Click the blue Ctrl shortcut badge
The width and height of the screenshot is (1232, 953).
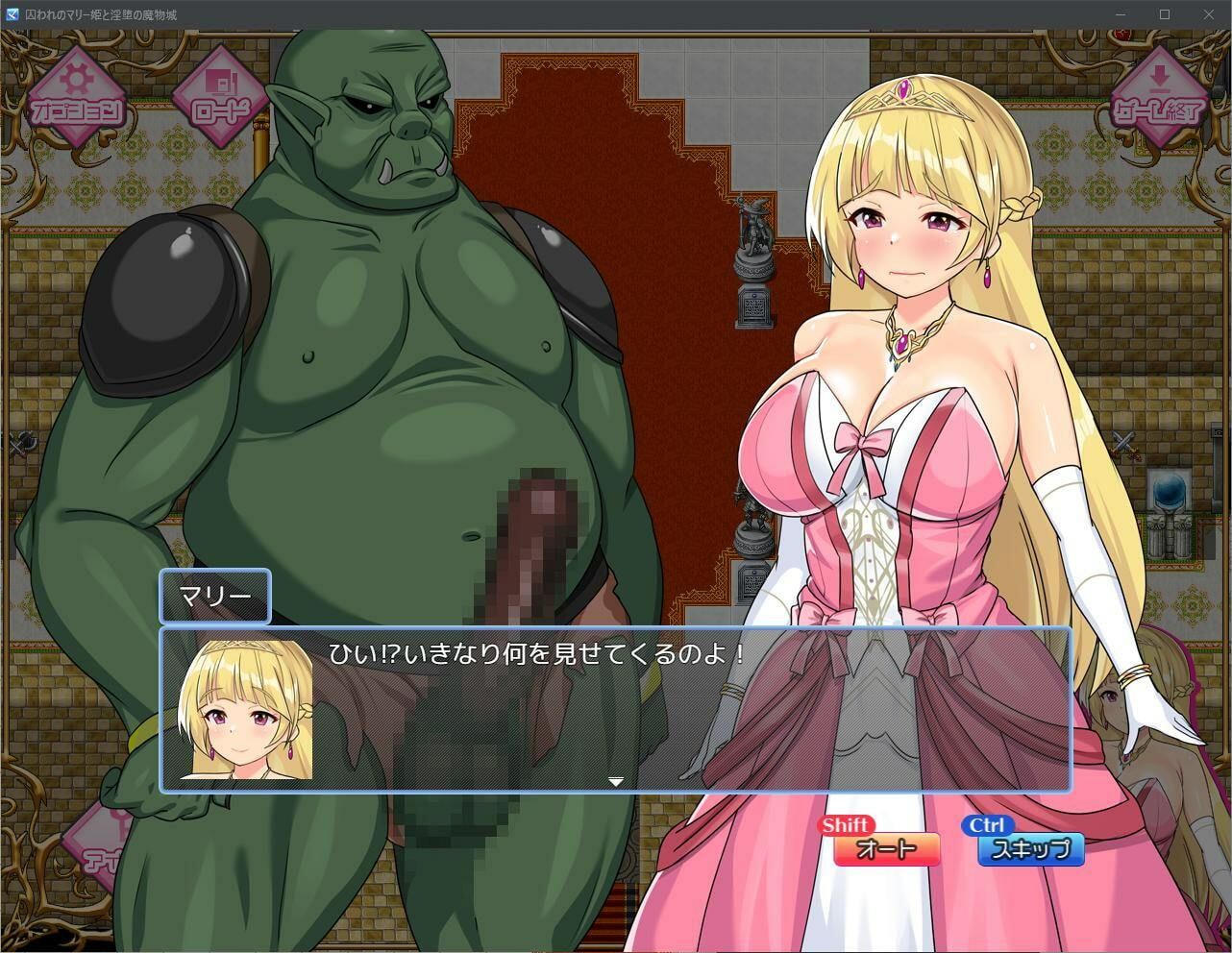(x=986, y=823)
